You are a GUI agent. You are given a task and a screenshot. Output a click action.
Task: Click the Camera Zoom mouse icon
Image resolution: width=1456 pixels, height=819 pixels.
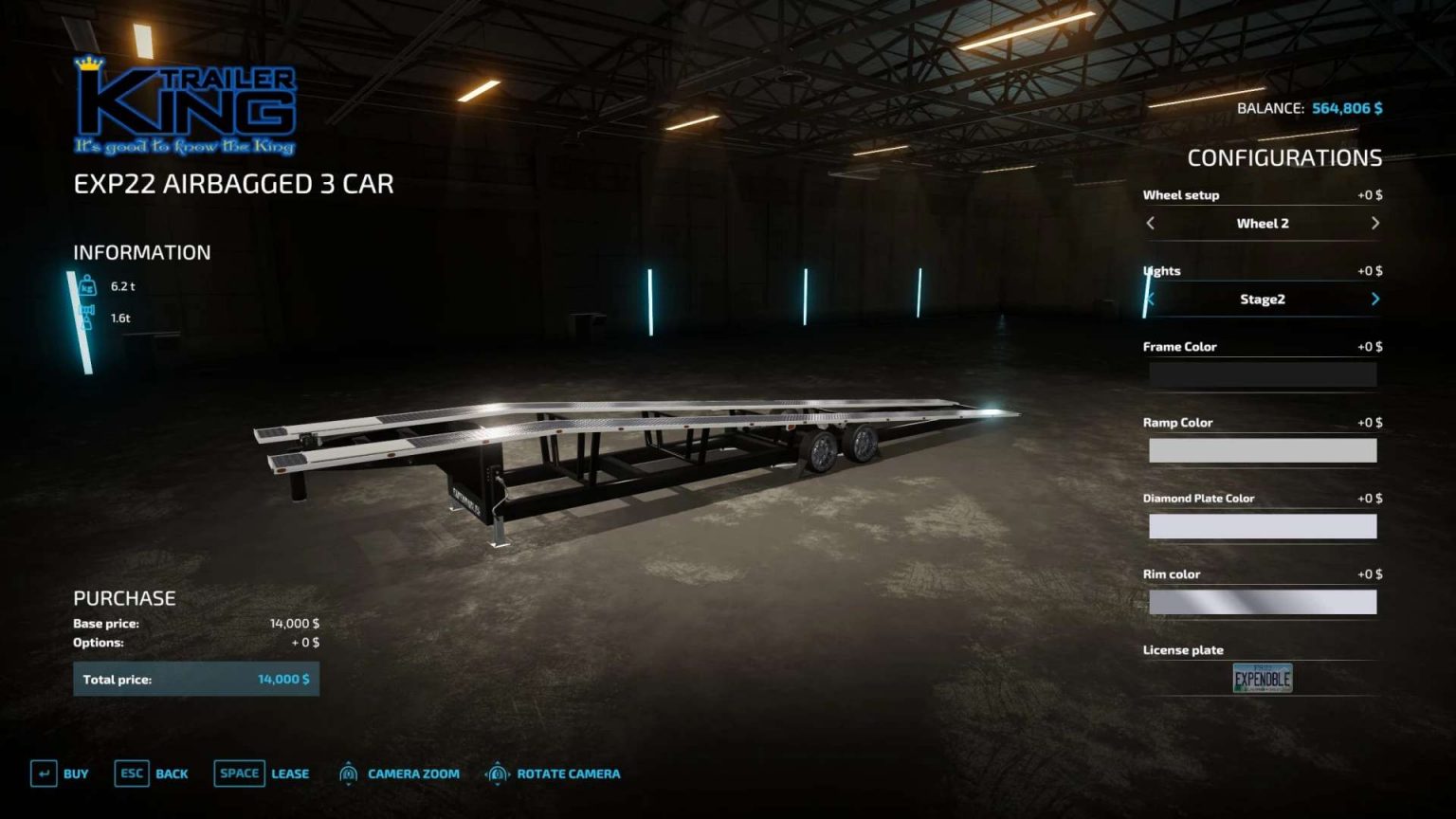347,773
